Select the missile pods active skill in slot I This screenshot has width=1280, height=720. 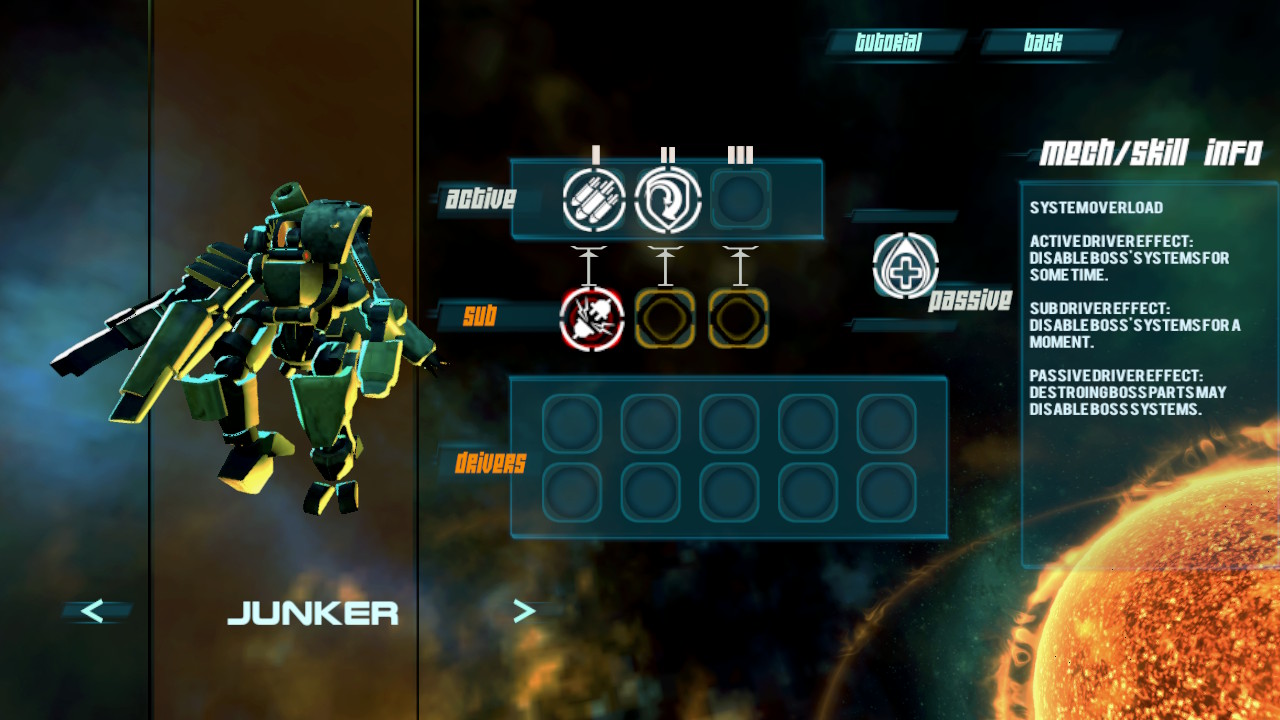595,199
